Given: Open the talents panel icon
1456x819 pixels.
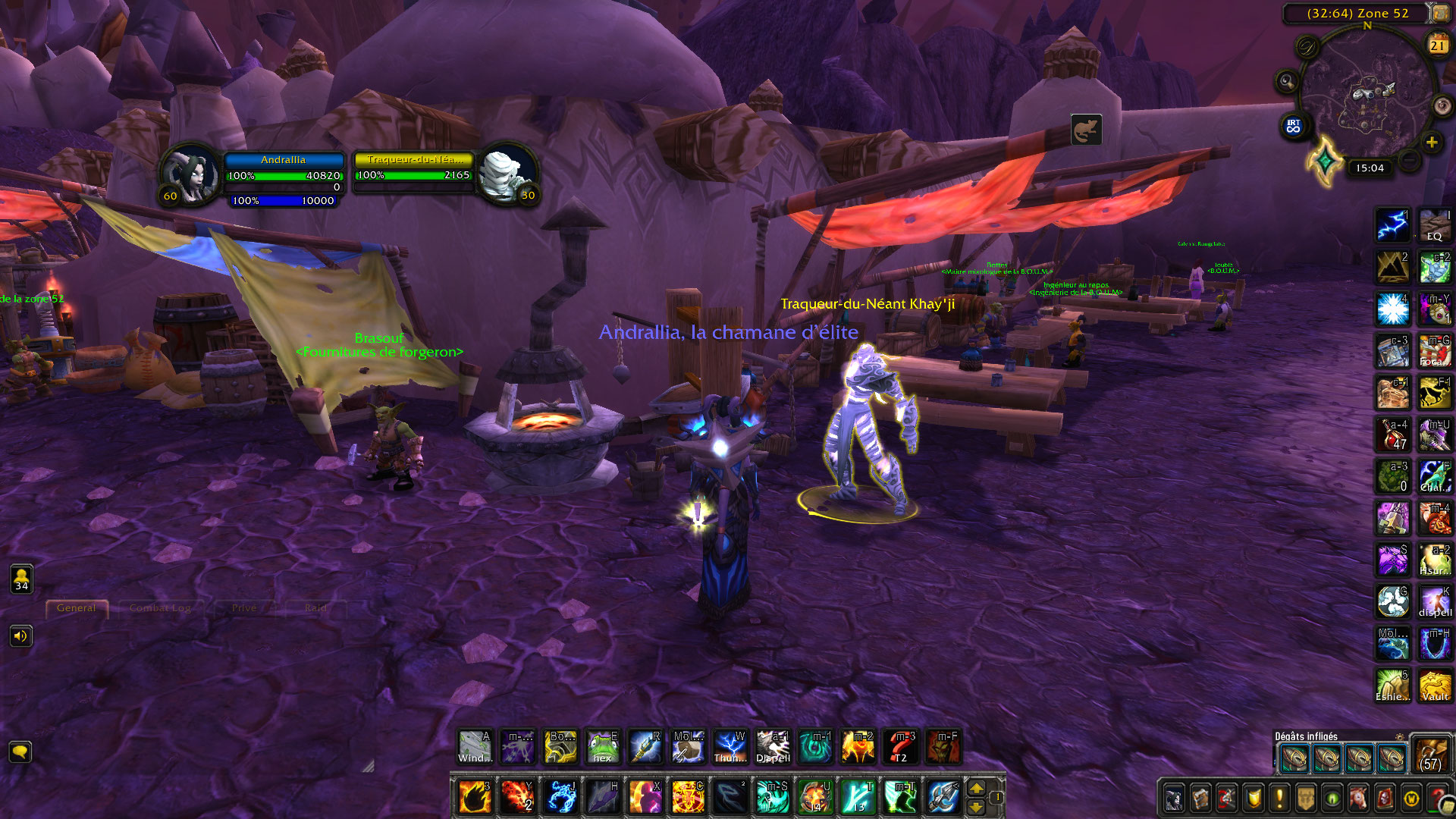Looking at the screenshot, I should [x=1226, y=797].
